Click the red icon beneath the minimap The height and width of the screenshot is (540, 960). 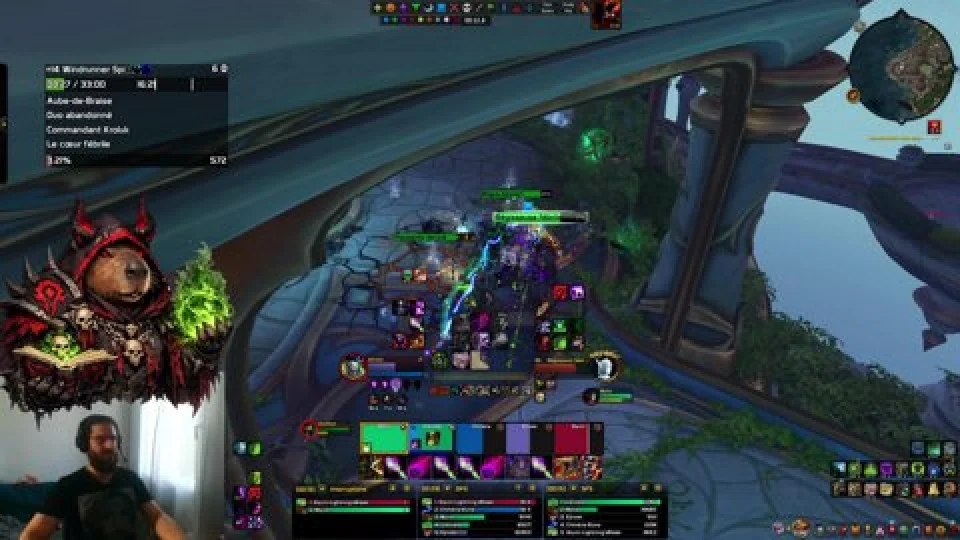(x=933, y=127)
